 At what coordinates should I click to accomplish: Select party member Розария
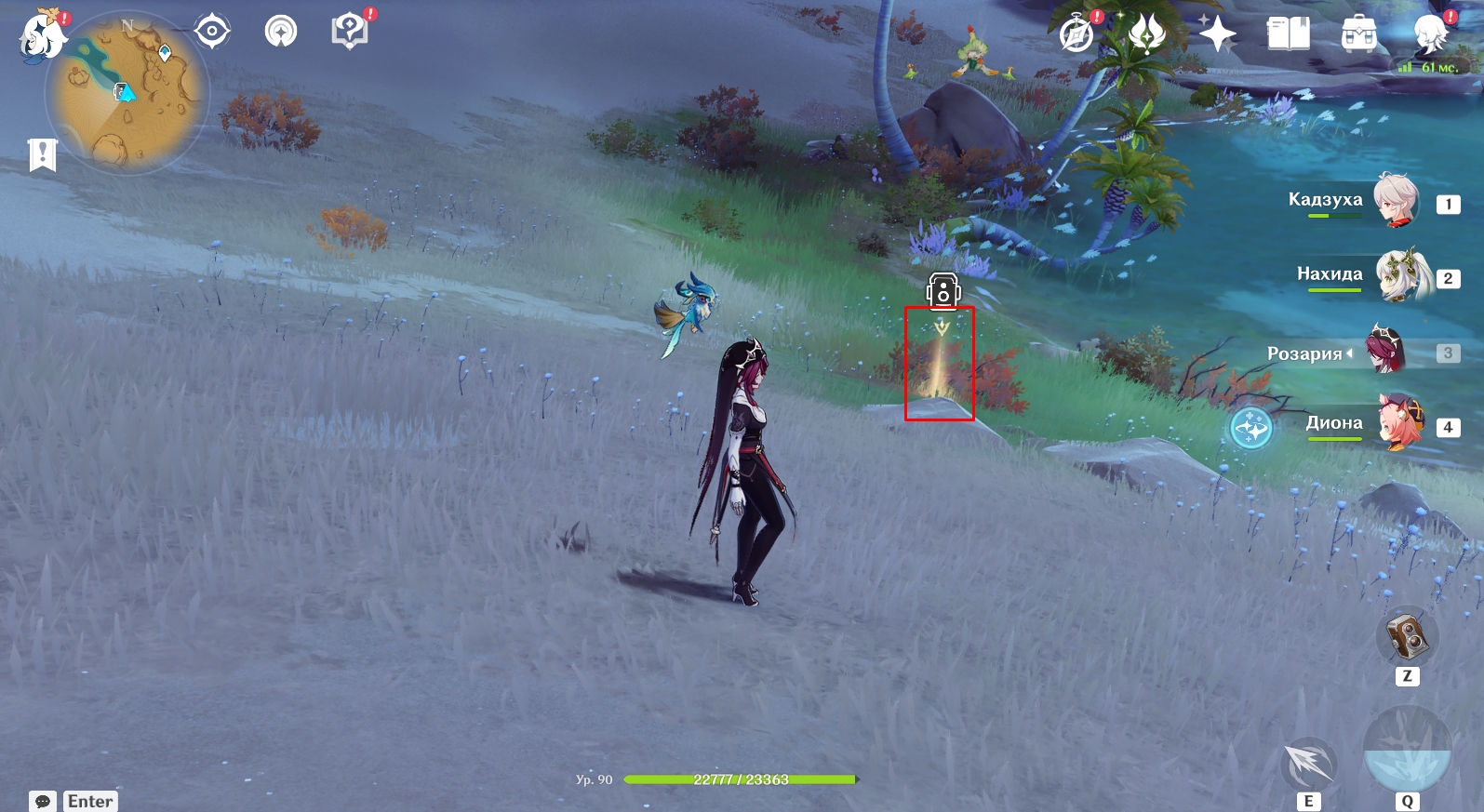pos(1386,352)
